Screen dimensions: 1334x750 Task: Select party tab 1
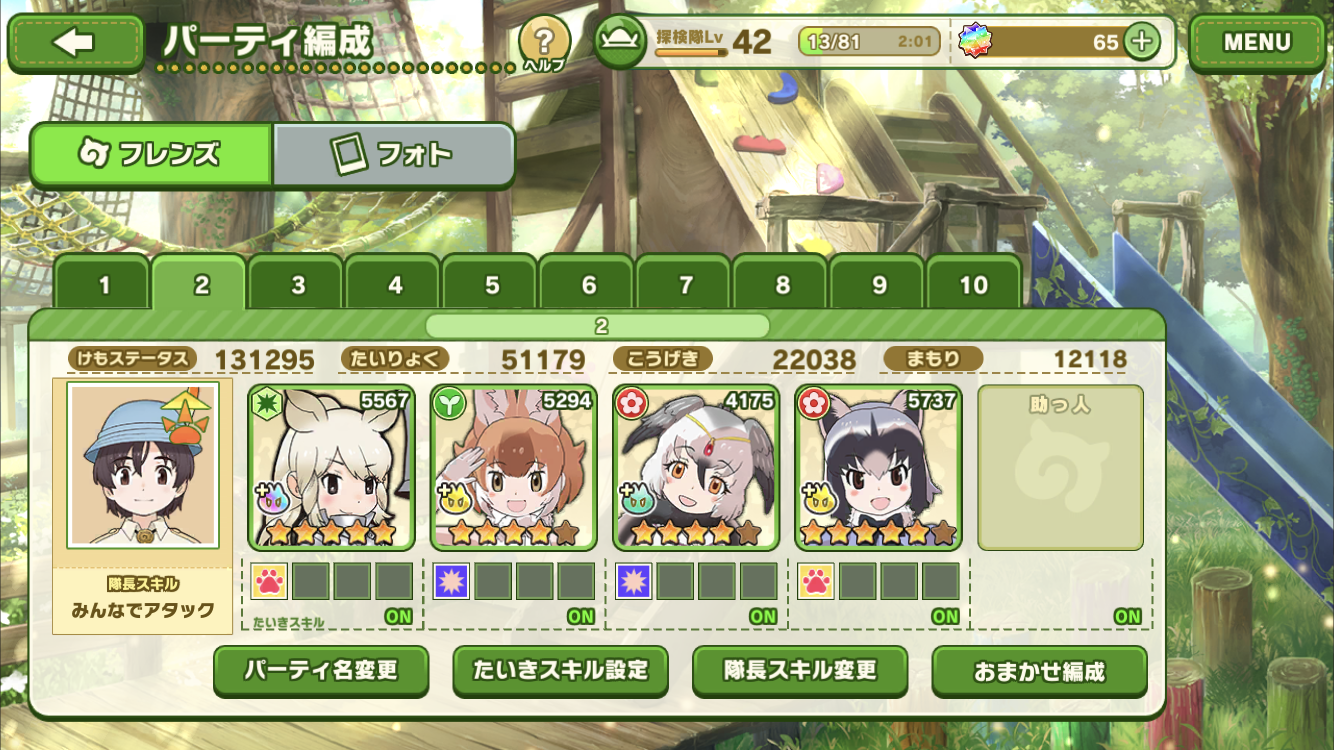point(104,286)
